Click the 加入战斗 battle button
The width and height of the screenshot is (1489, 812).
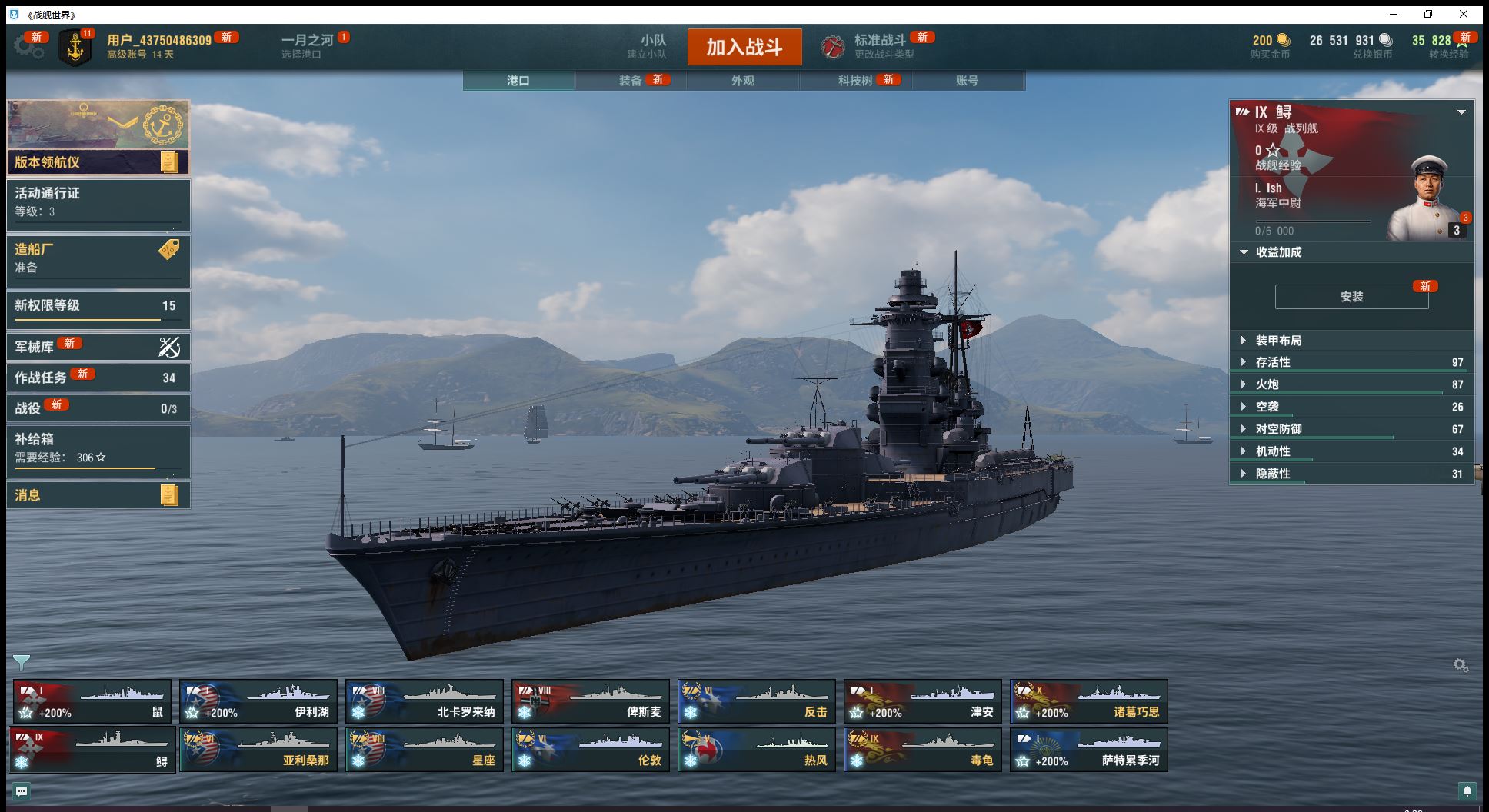click(744, 47)
